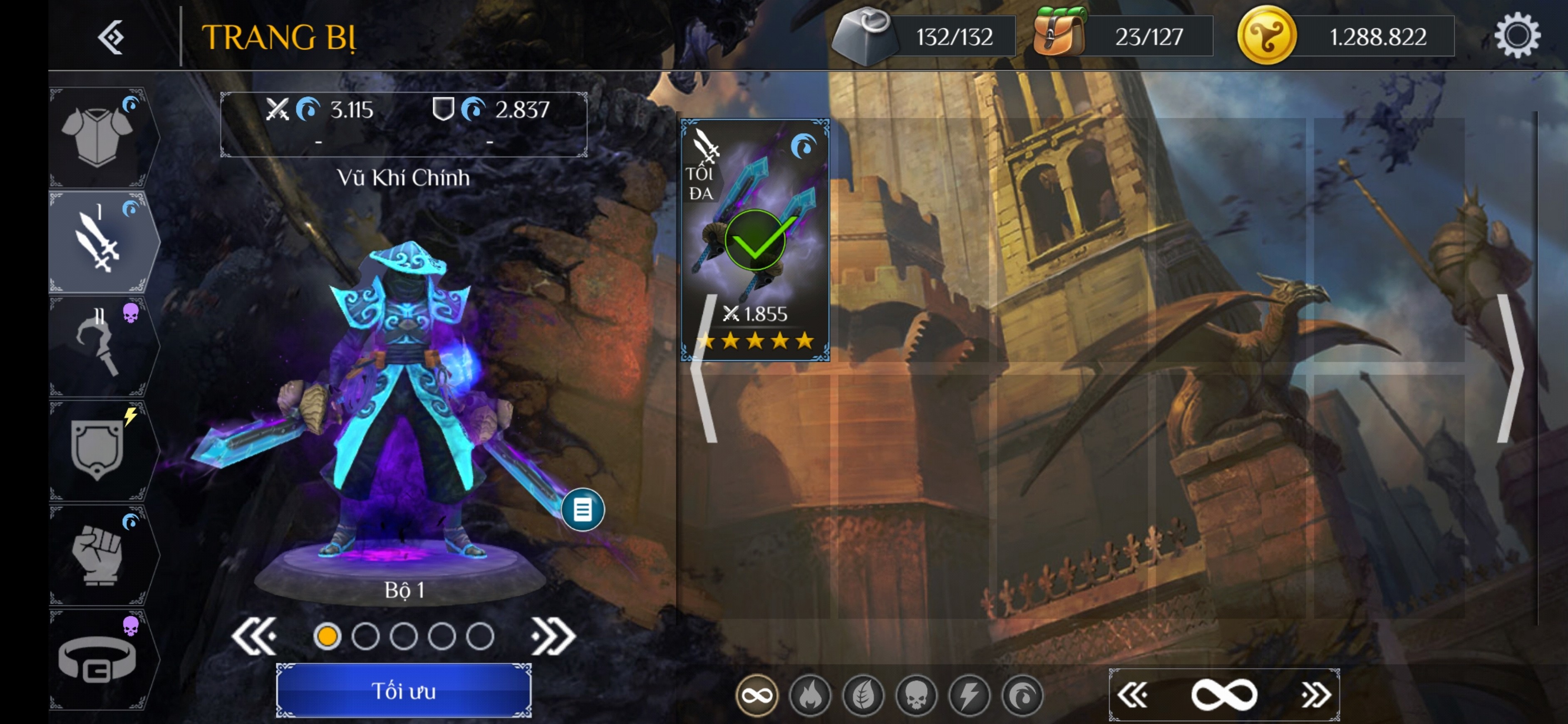Go back with the top-left arrow

112,37
